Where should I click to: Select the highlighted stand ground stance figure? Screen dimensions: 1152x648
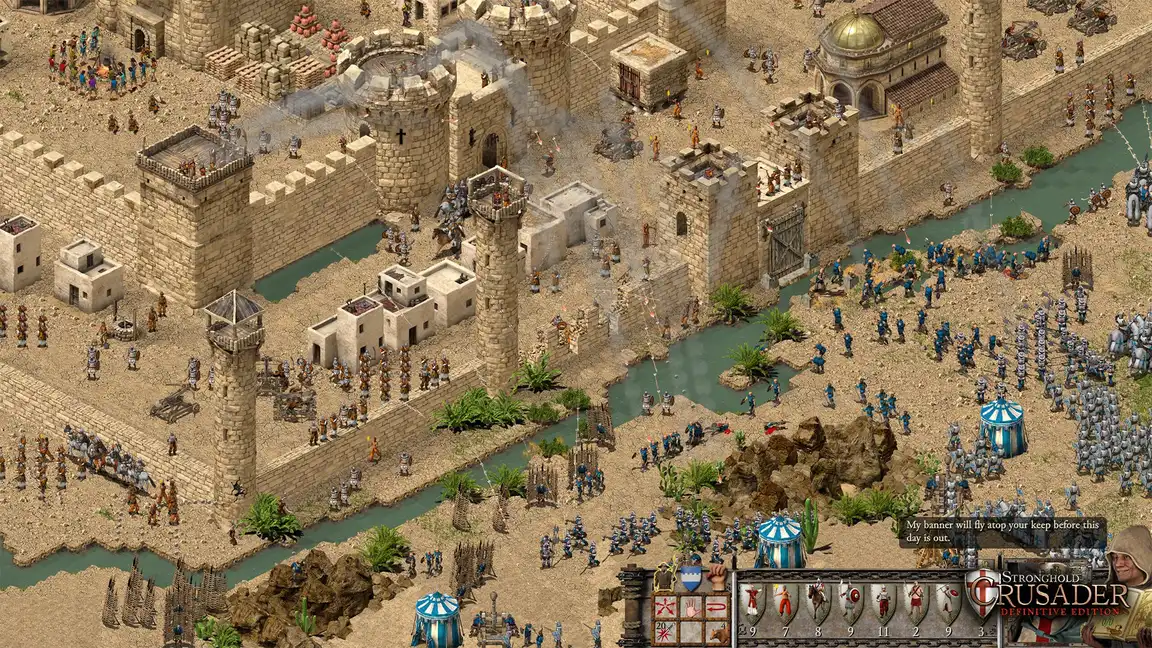click(x=663, y=578)
